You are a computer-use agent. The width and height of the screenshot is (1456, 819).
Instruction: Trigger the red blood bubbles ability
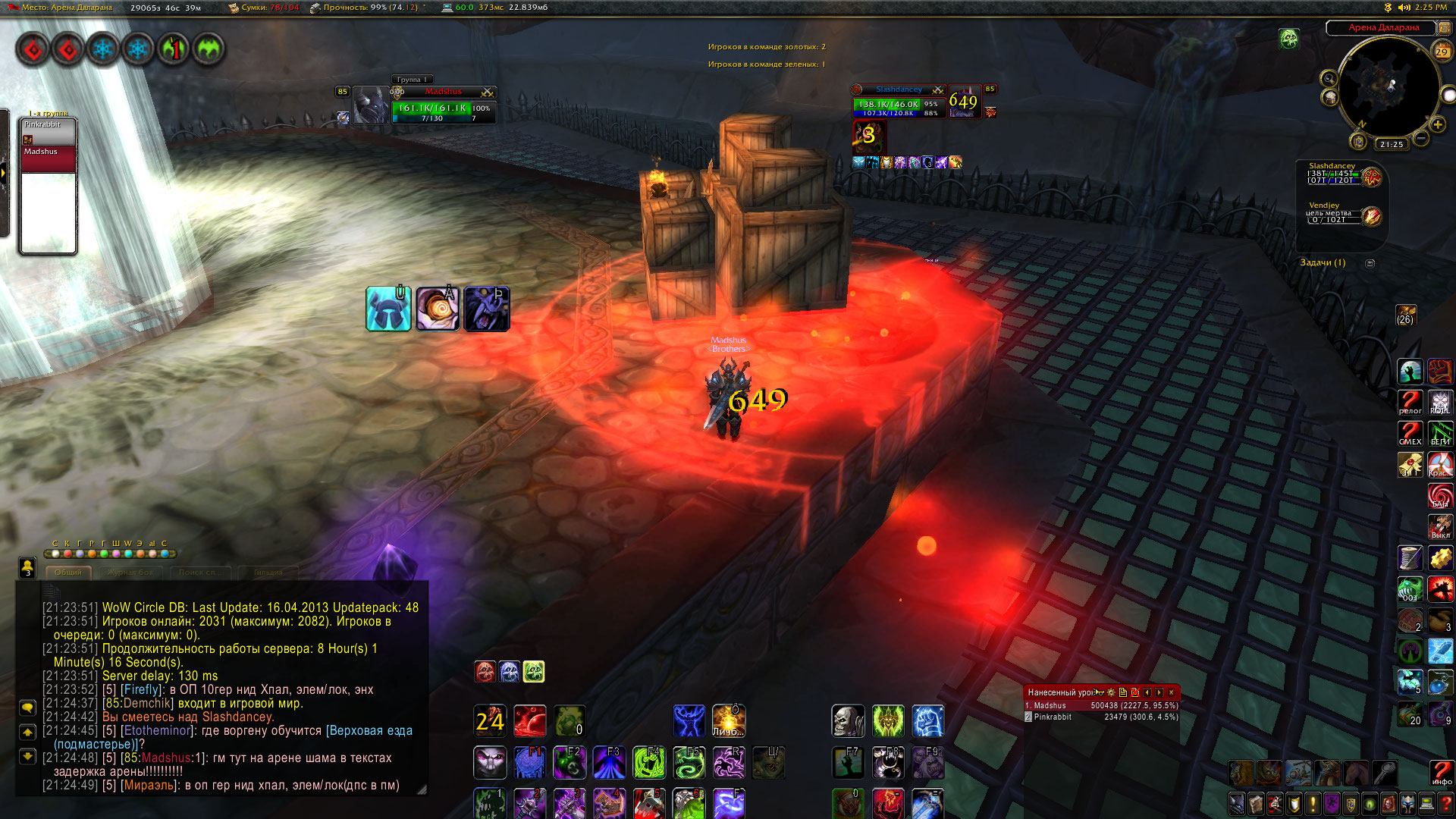coord(530,720)
